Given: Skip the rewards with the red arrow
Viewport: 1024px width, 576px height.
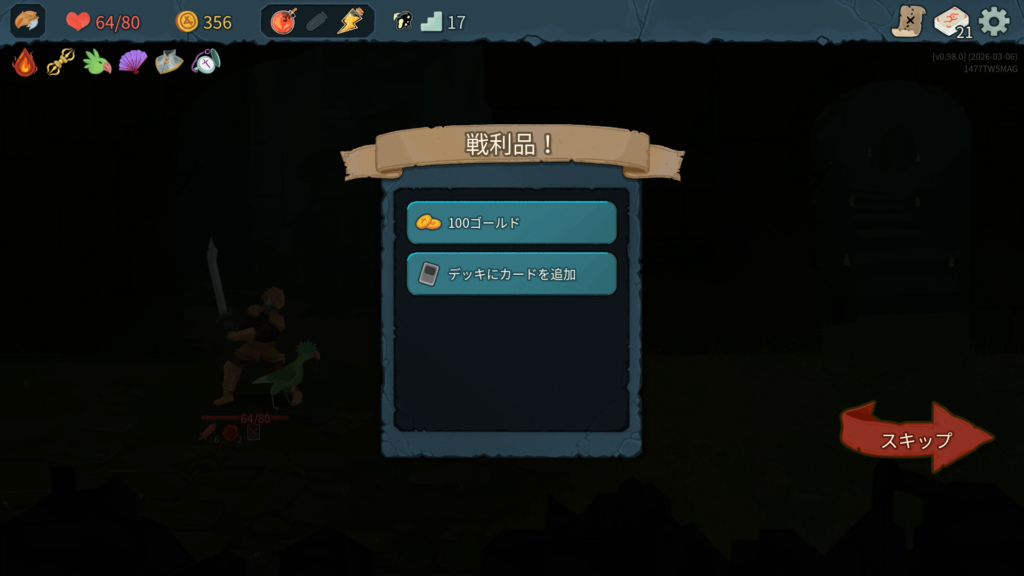Looking at the screenshot, I should click(915, 438).
